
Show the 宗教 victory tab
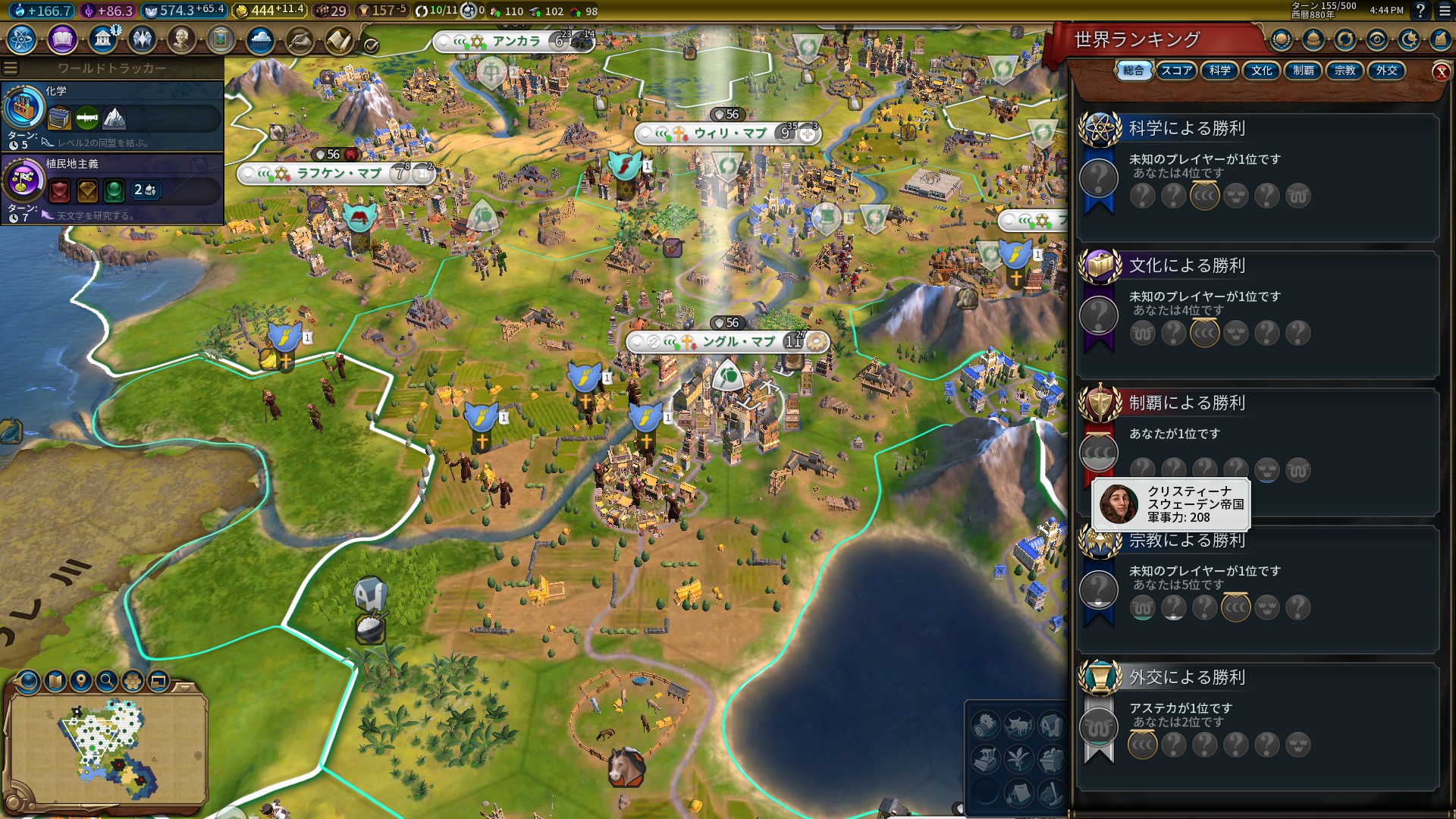[1345, 71]
